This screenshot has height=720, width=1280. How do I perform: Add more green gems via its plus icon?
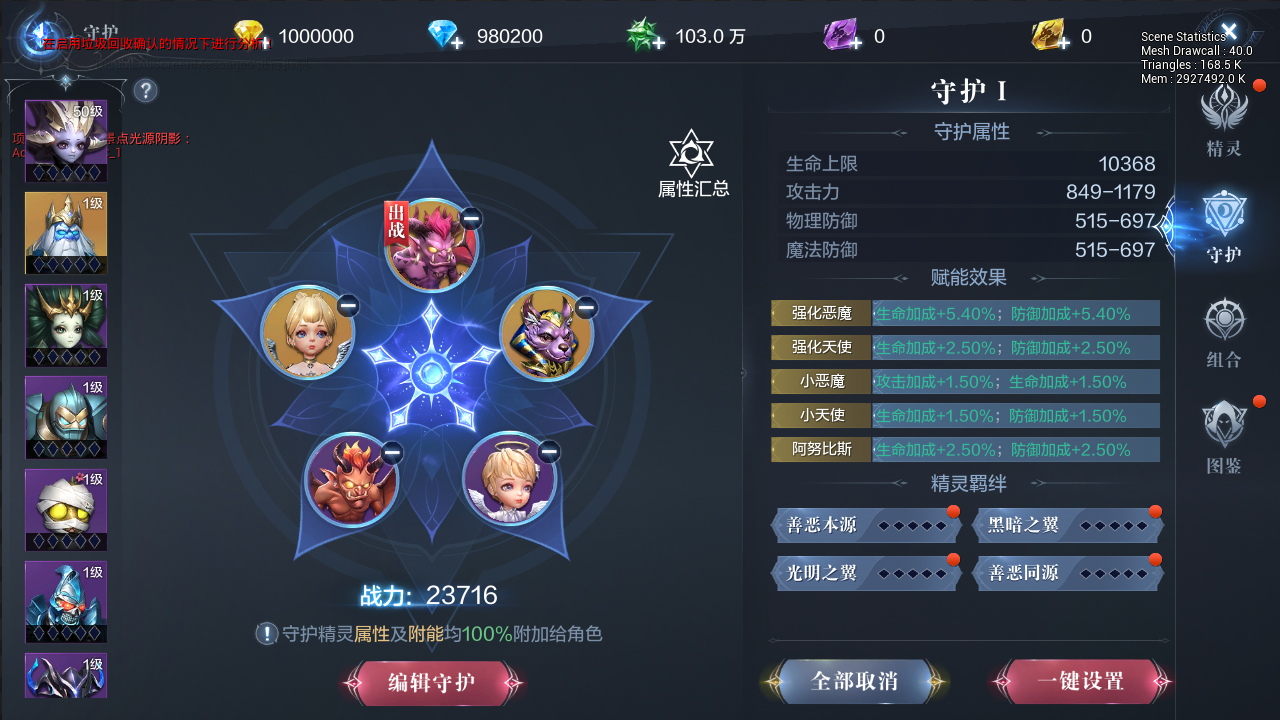pos(658,41)
